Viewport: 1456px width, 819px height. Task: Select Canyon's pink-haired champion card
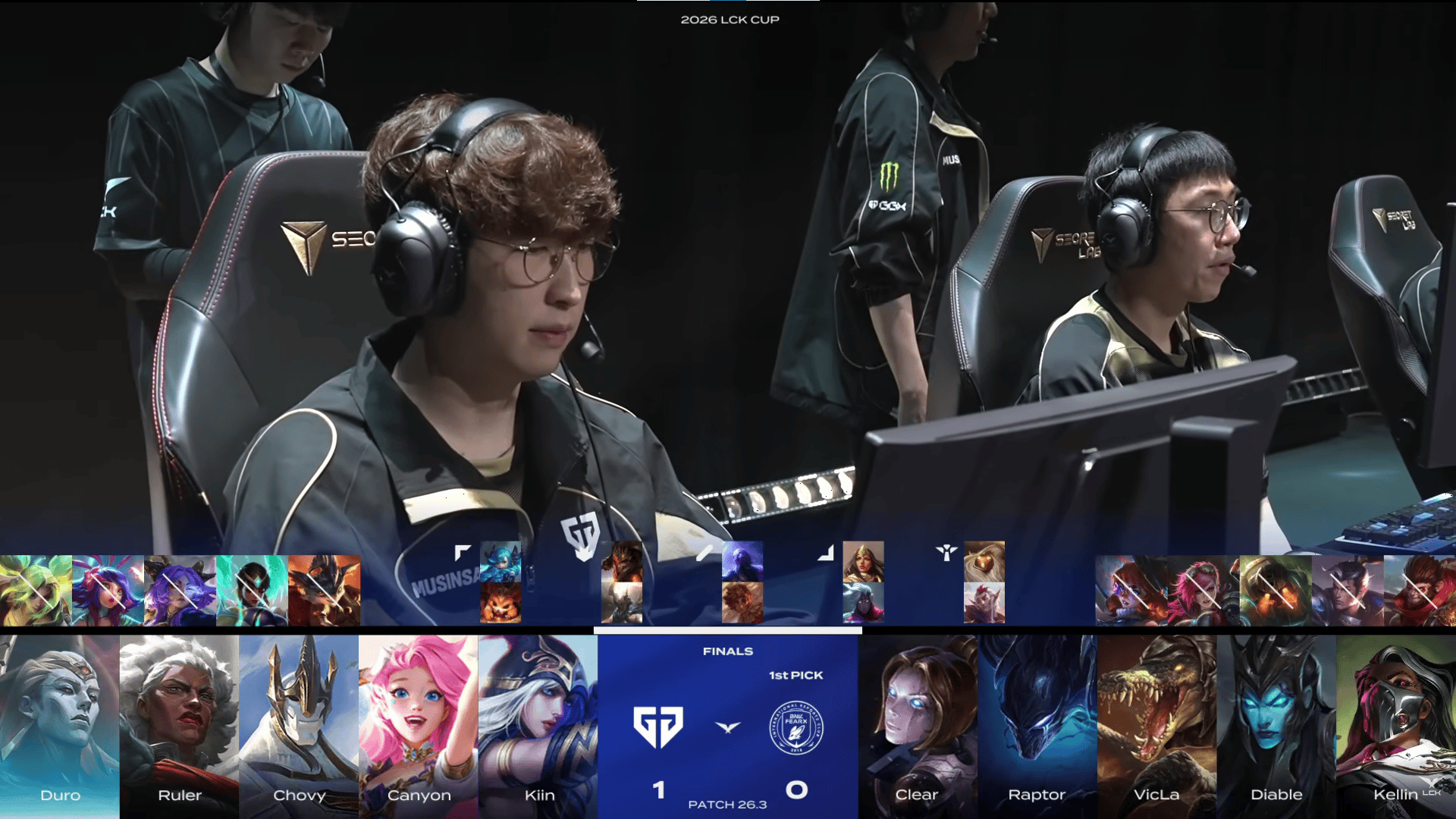click(x=419, y=726)
